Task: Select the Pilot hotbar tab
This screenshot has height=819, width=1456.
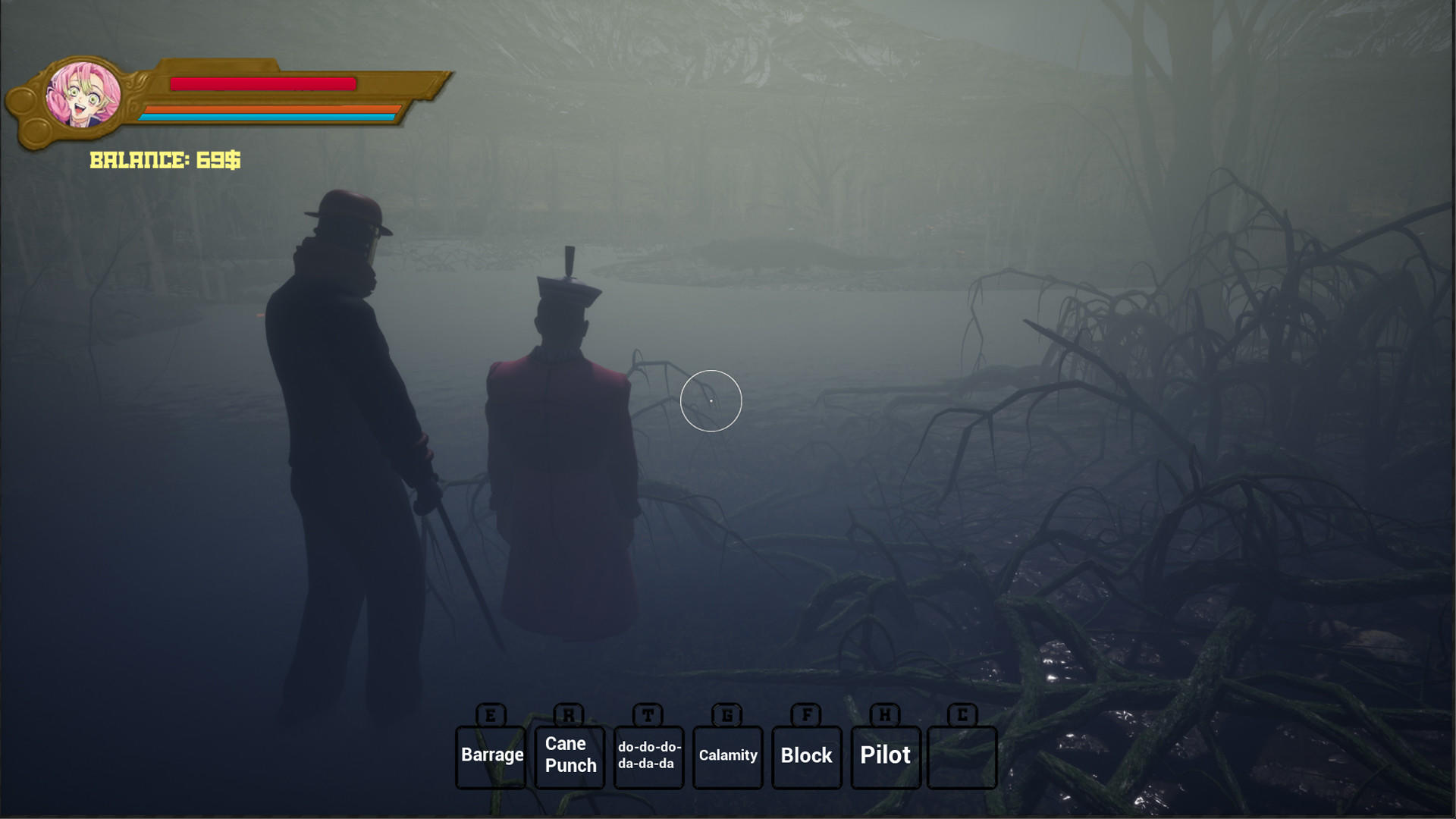Action: pos(885,755)
